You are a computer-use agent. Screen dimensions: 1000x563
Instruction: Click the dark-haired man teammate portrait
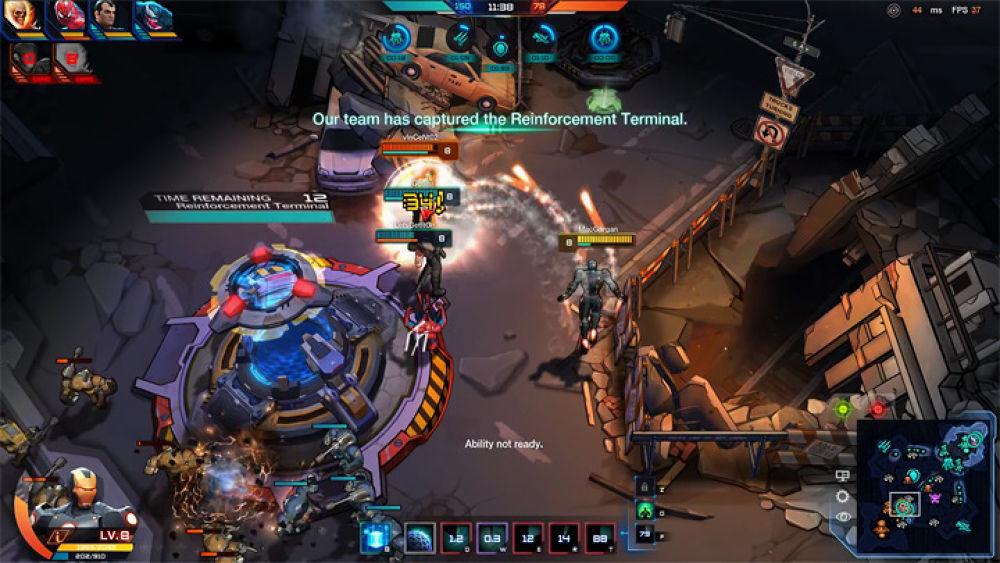[x=106, y=18]
